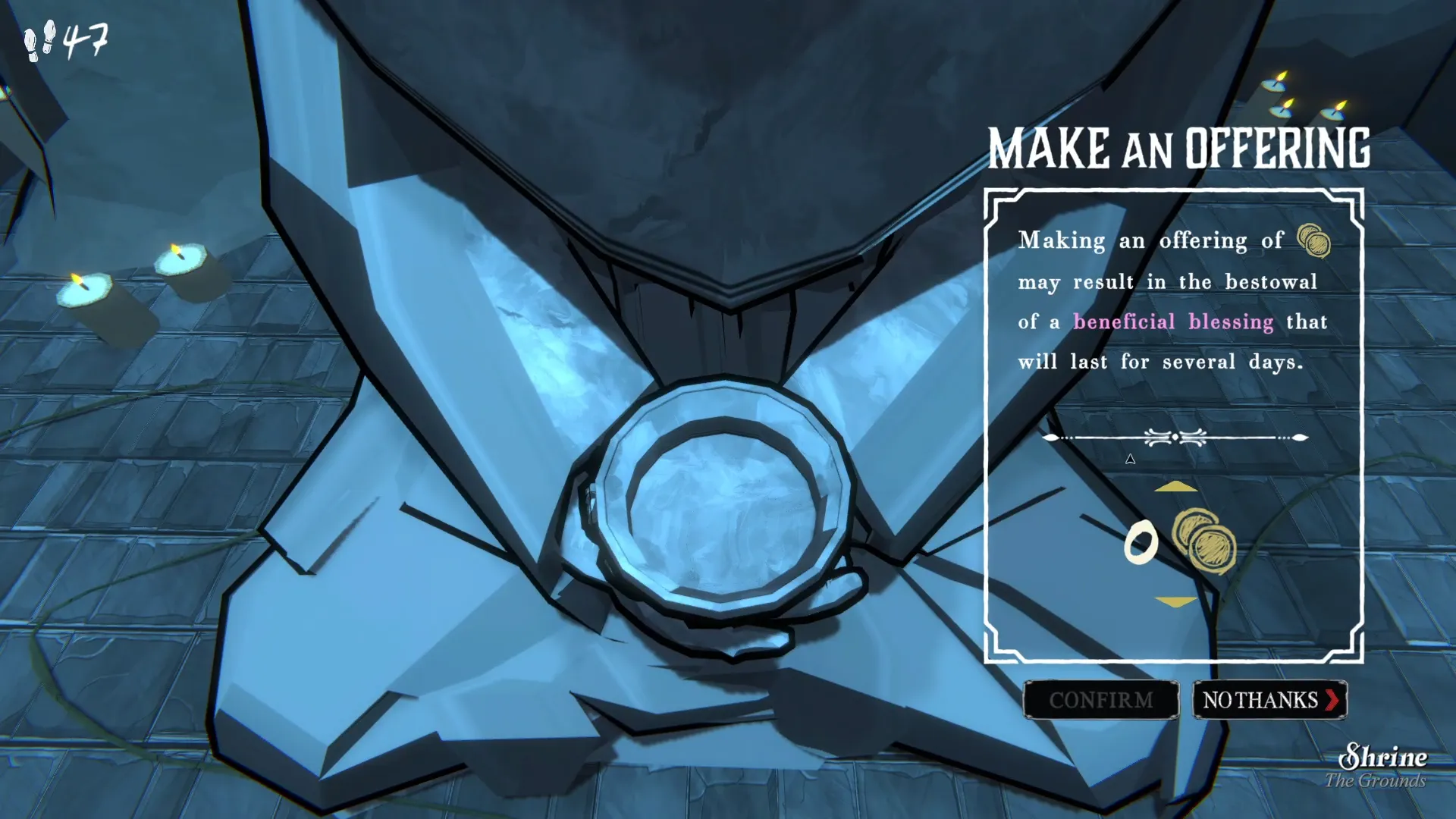
Task: Confirm the coin offering
Action: (x=1101, y=699)
